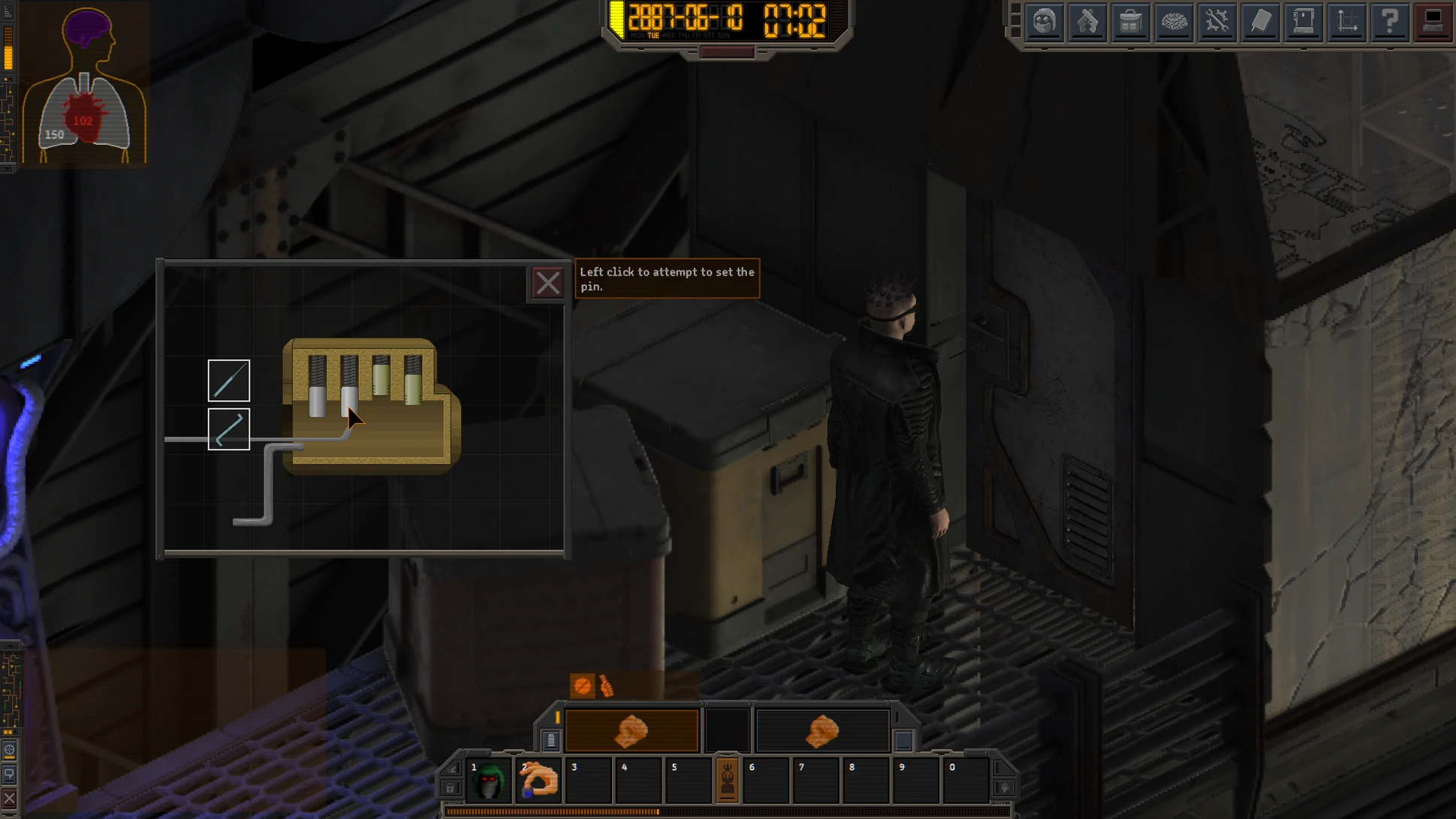The width and height of the screenshot is (1456, 819).
Task: Select the hooded mask in hotbar slot 1
Action: (x=490, y=781)
